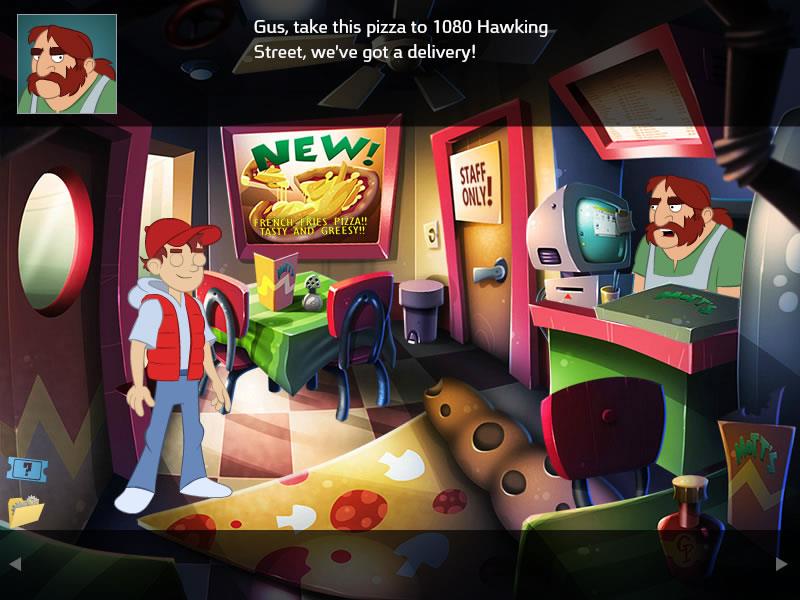Open the yellow folder menu icon
This screenshot has height=600, width=800.
[25, 510]
